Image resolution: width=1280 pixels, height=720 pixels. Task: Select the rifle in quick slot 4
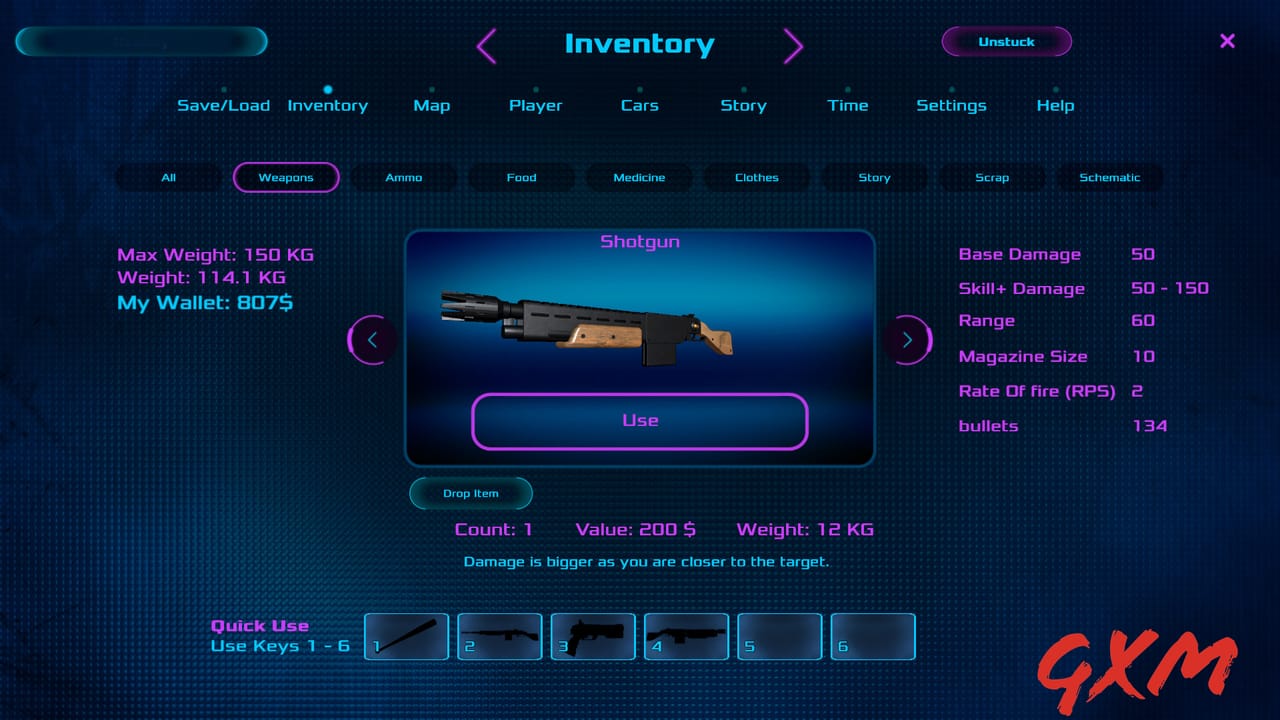686,637
